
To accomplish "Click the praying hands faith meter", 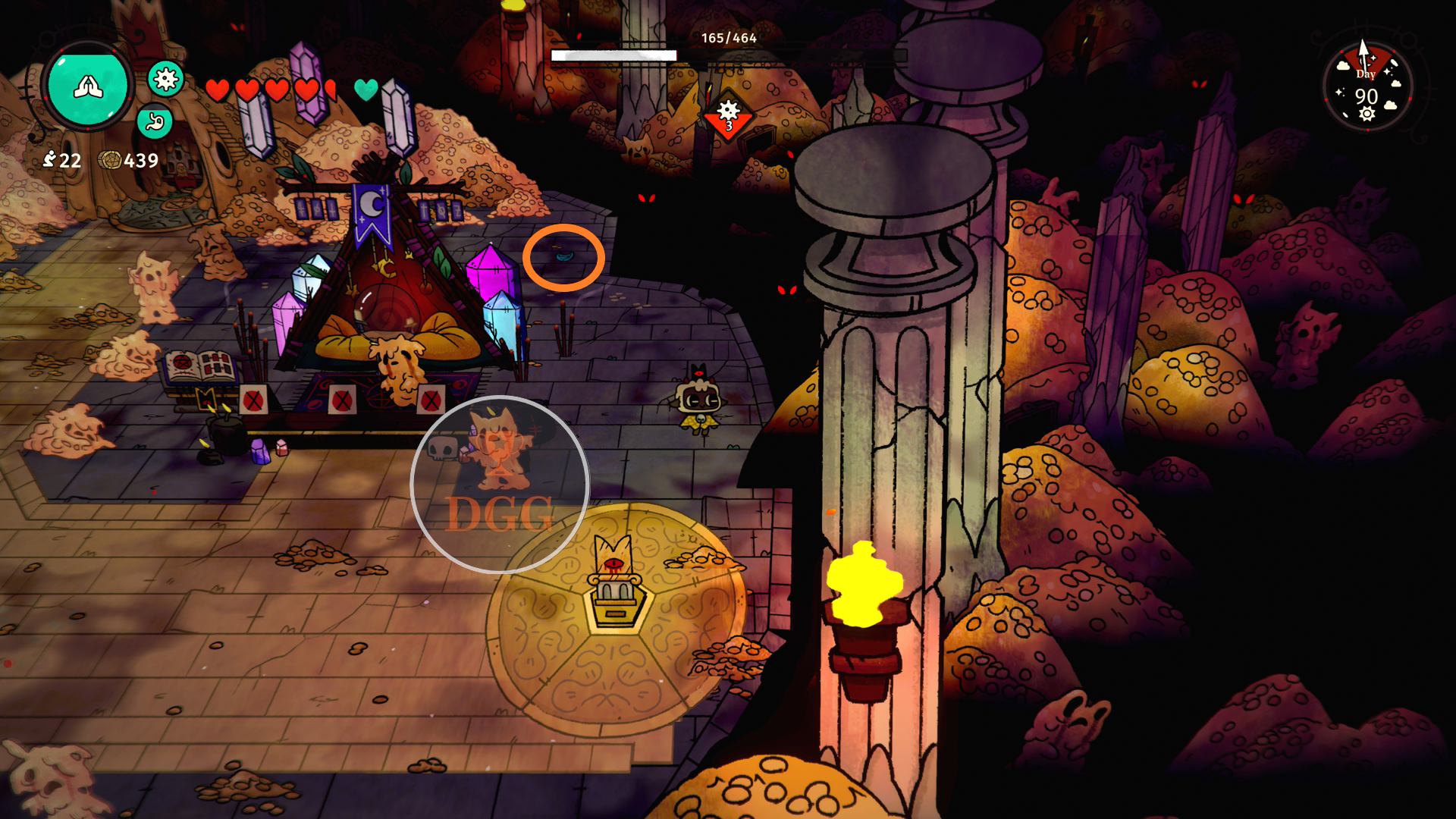I will pos(88,85).
